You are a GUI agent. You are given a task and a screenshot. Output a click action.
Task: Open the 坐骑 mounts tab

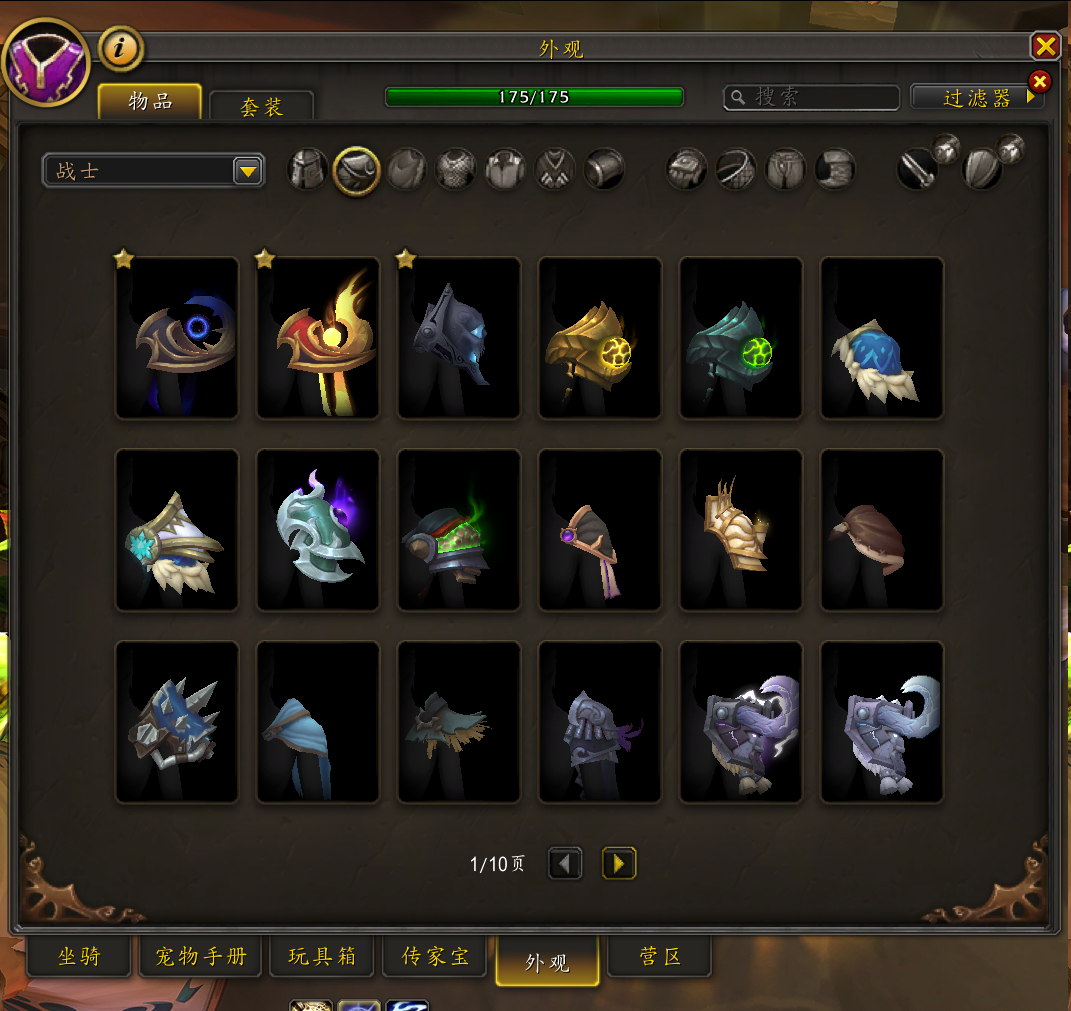pos(79,957)
